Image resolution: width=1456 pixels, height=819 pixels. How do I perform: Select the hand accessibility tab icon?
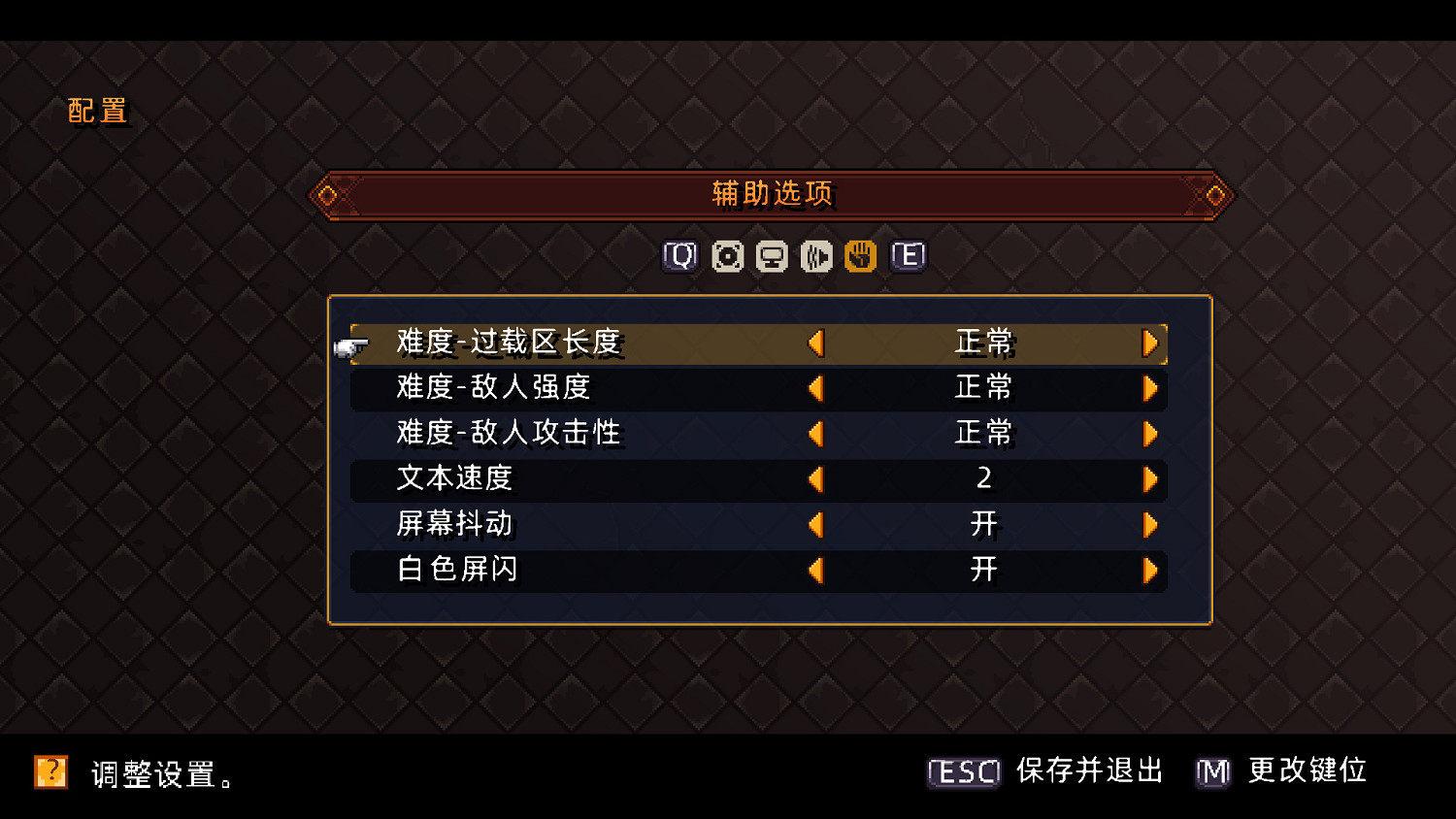pyautogui.click(x=860, y=256)
